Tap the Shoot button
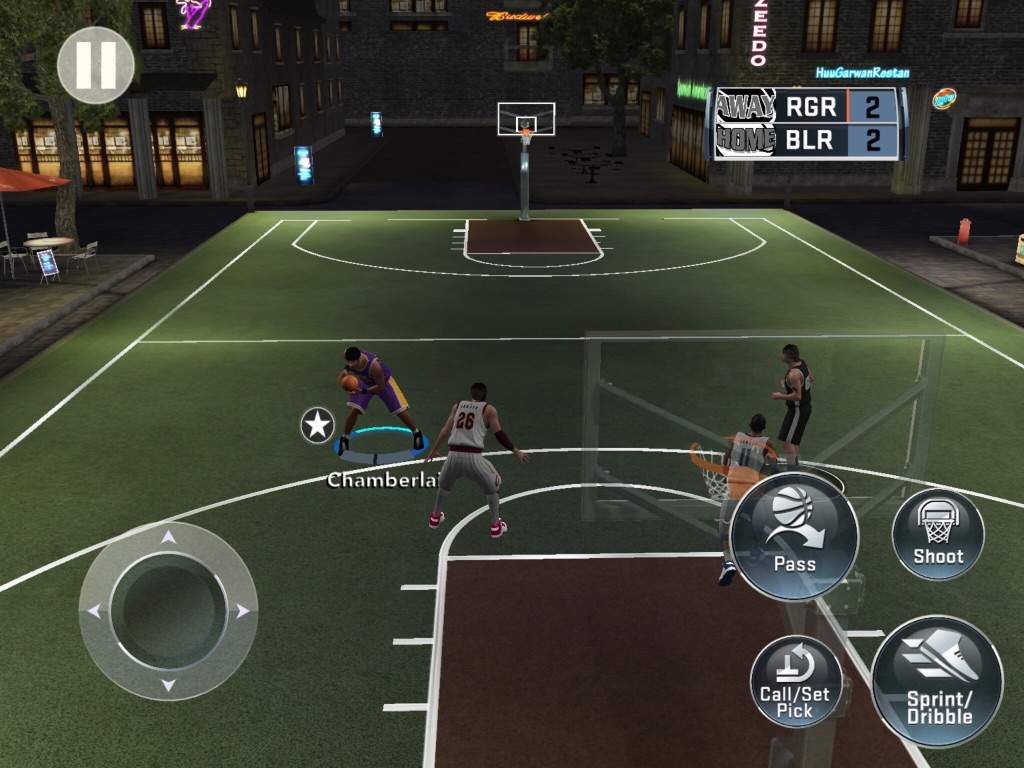1024x768 pixels. (x=937, y=535)
